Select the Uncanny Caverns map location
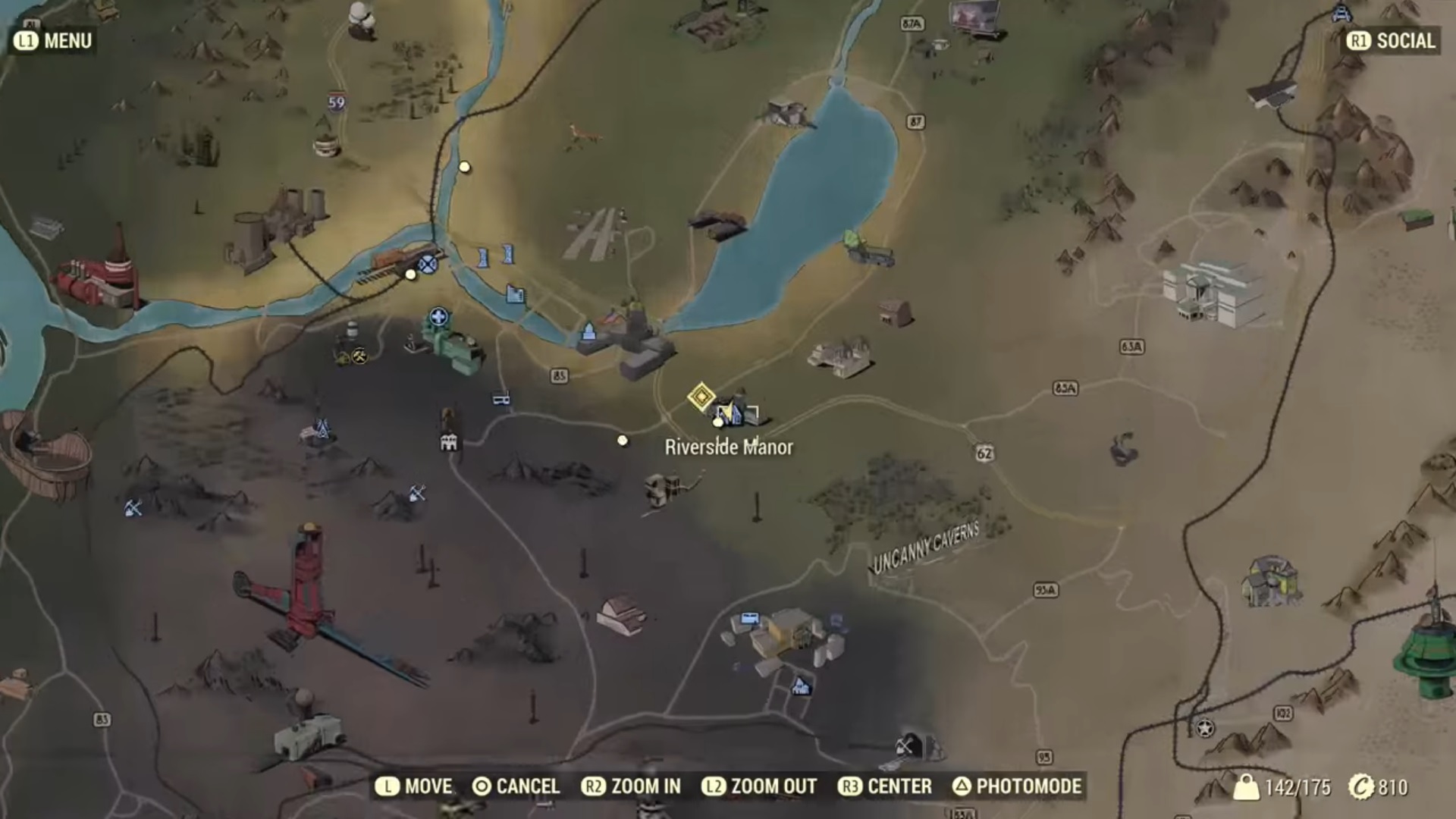The width and height of the screenshot is (1456, 819). (x=926, y=548)
